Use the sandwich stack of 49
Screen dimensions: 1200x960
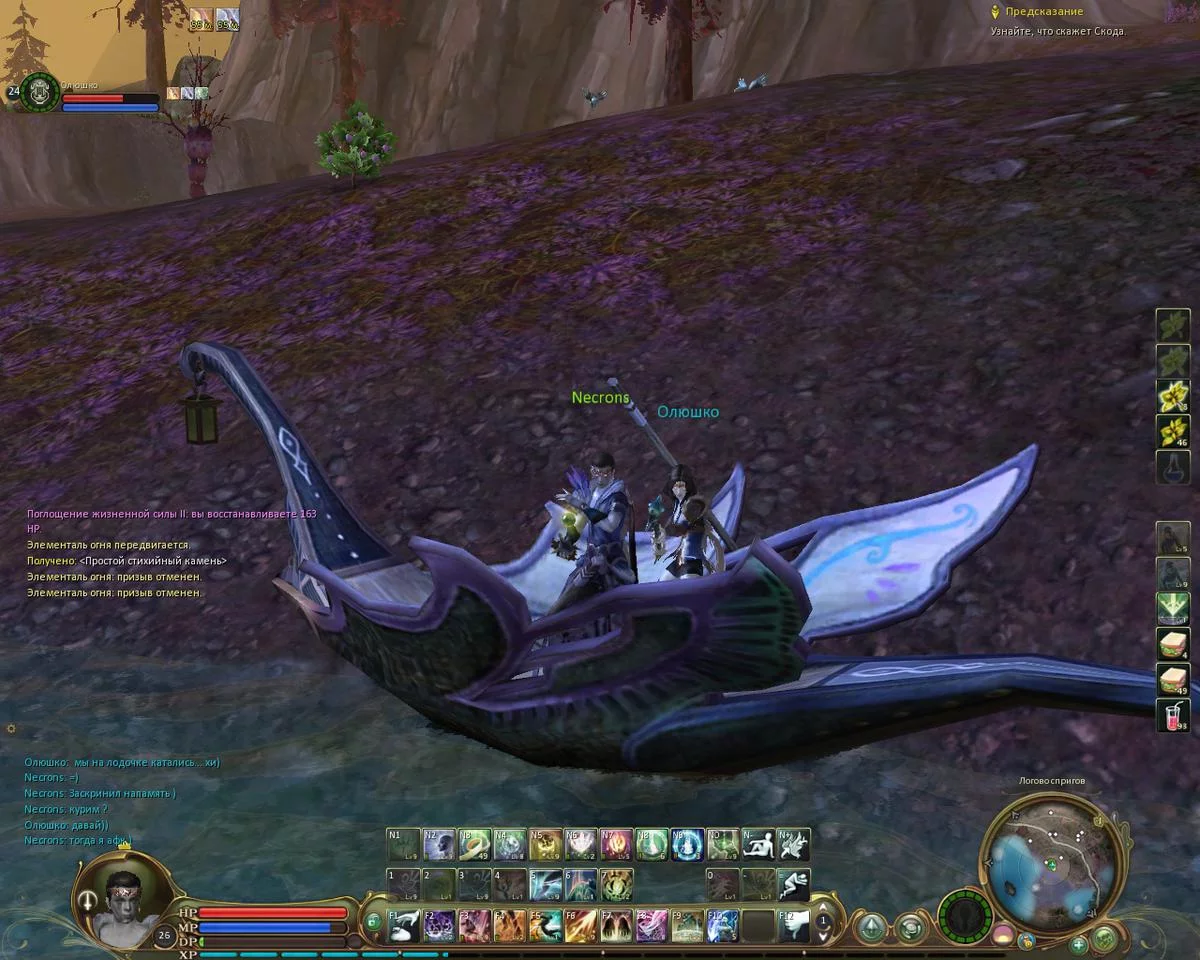(1173, 679)
